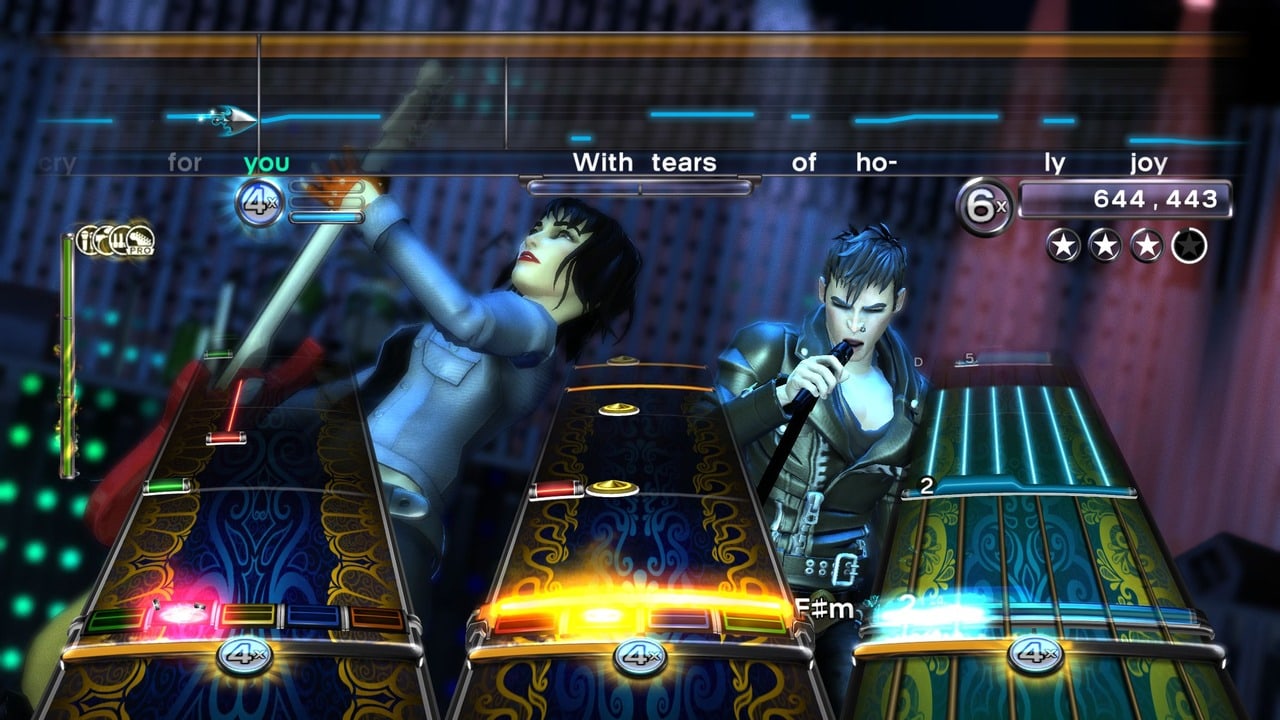Hit the orange guitar fret target
This screenshot has width=1280, height=720.
click(377, 619)
